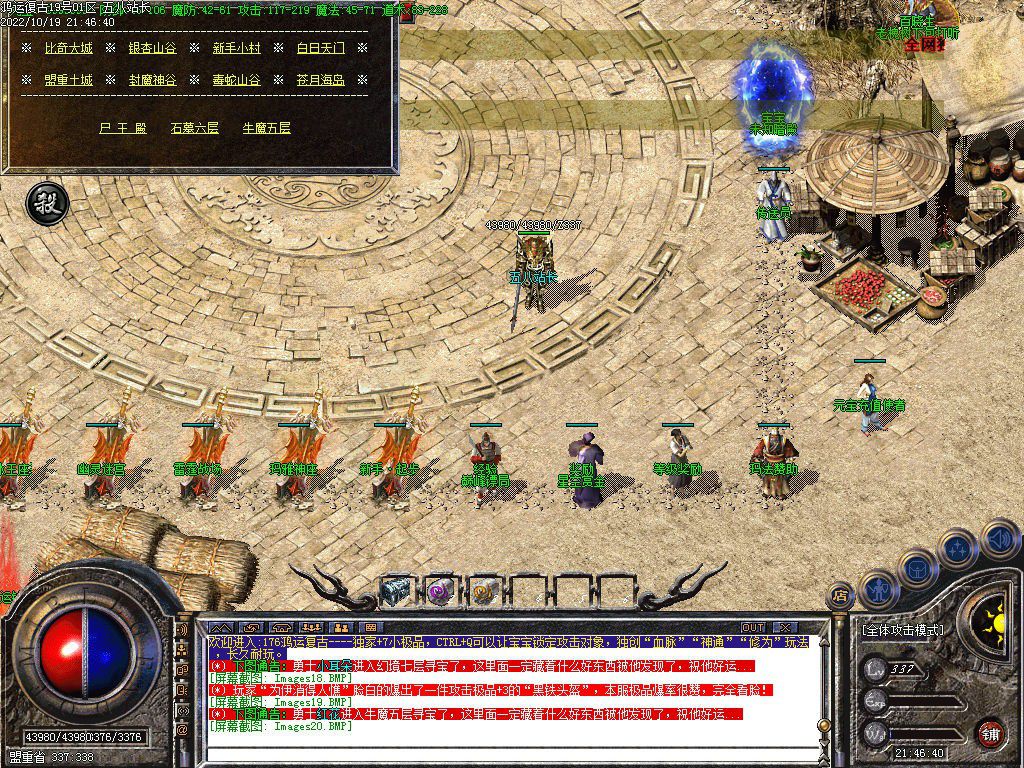Select the purple swirl scroll belt slot
The width and height of the screenshot is (1024, 768).
point(439,591)
